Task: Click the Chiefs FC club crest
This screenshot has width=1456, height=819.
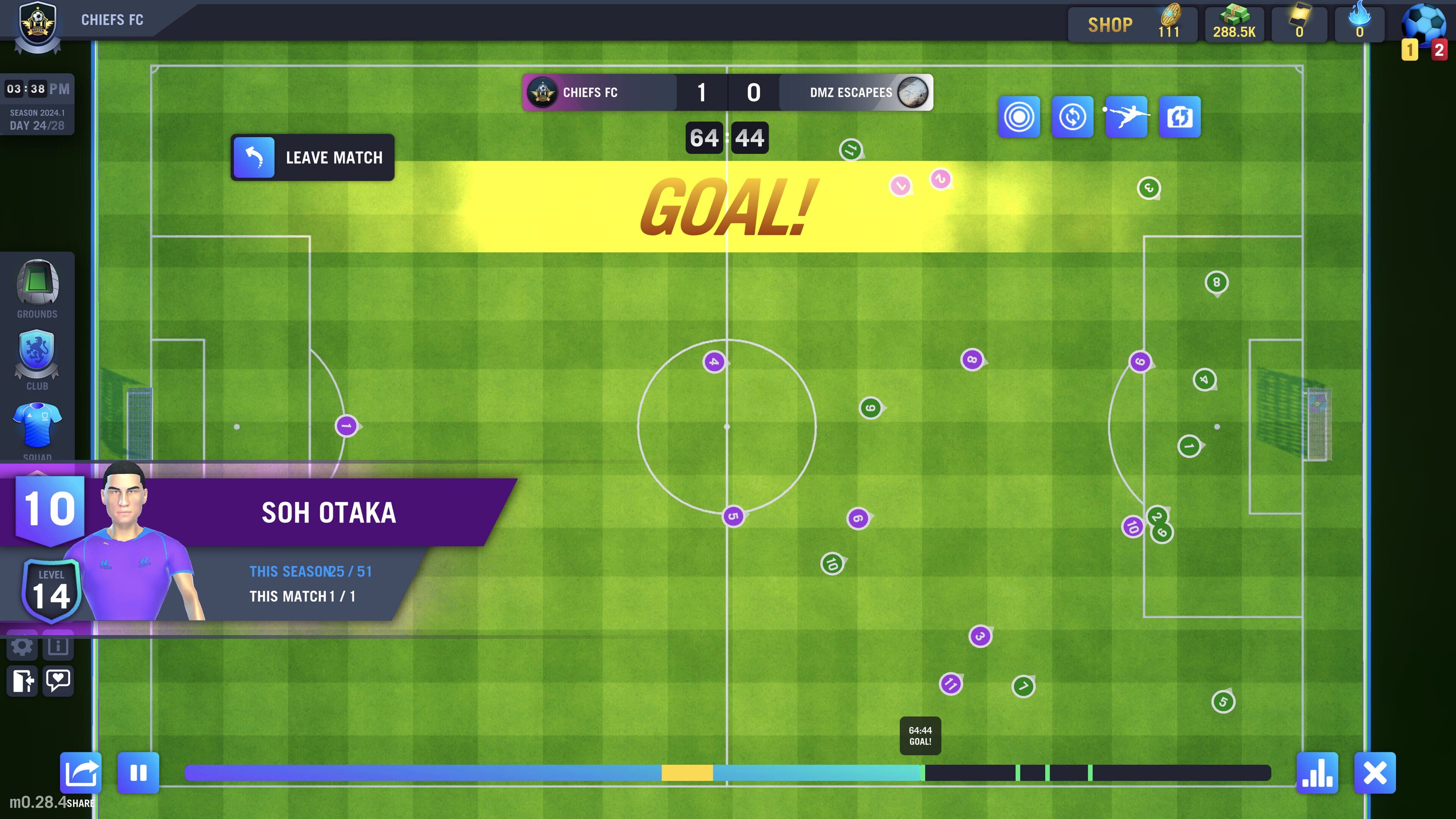Action: (38, 25)
